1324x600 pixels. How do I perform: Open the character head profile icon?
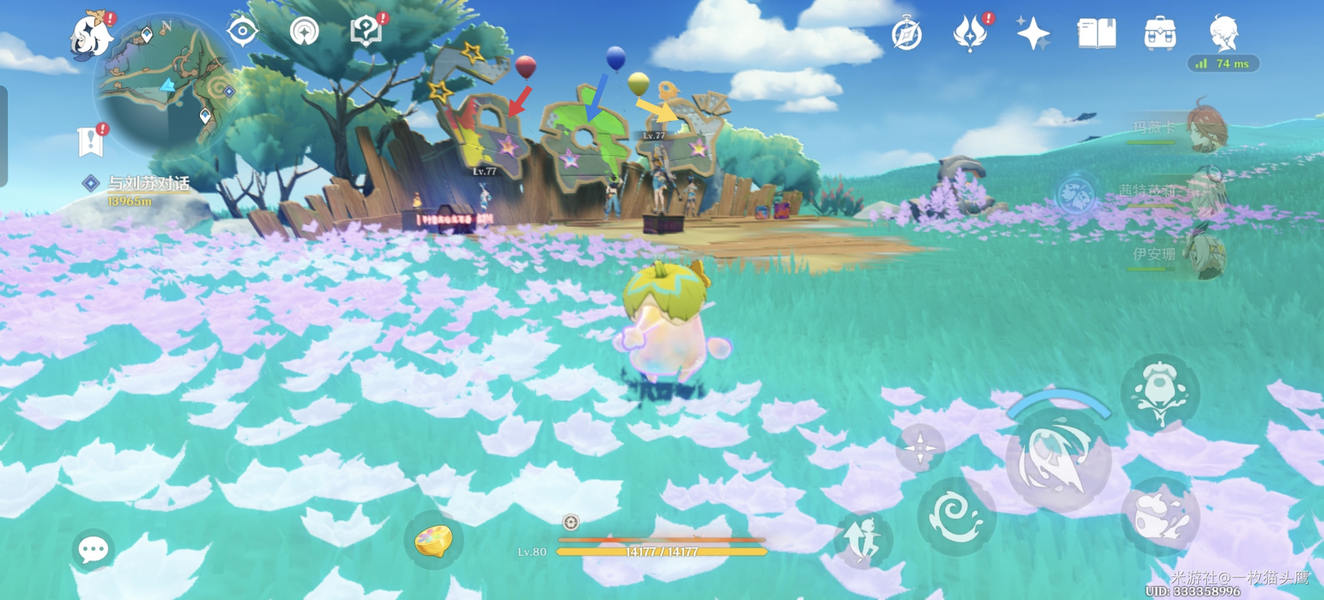[x=1223, y=34]
